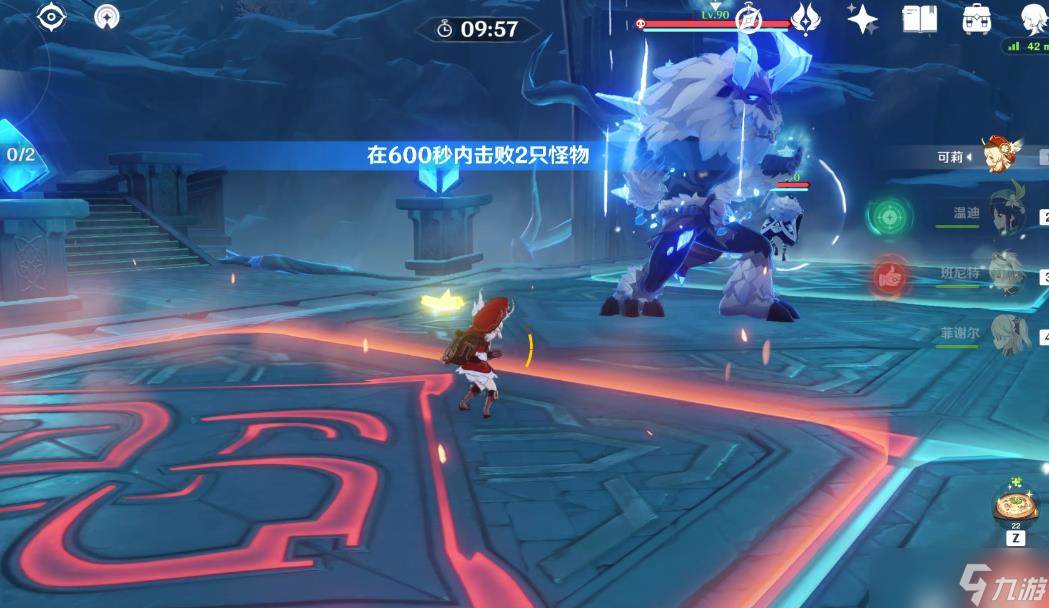The height and width of the screenshot is (608, 1049).
Task: Open the adventurer handbook book icon
Action: point(918,18)
